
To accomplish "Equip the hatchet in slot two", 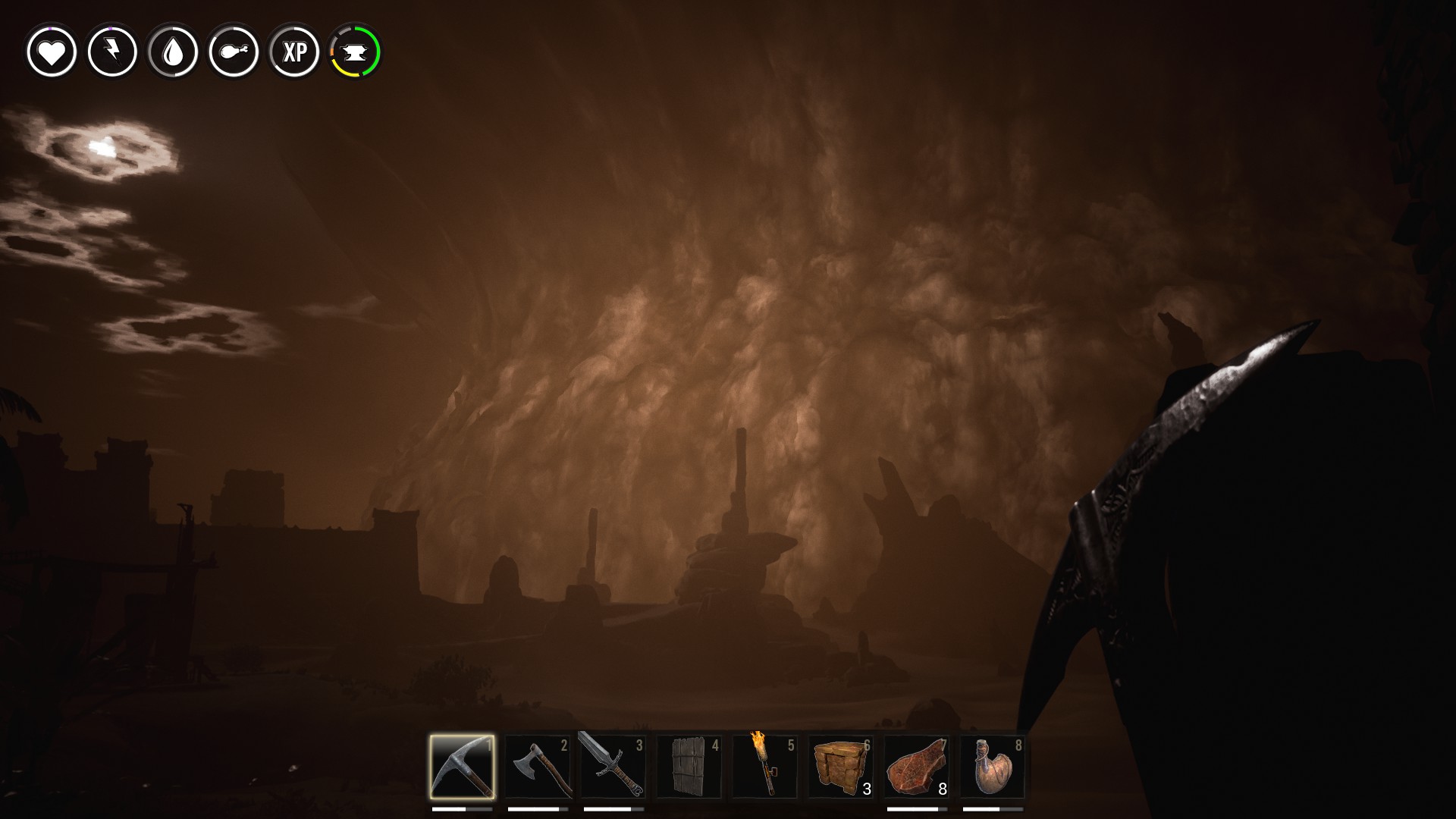I will (x=538, y=767).
